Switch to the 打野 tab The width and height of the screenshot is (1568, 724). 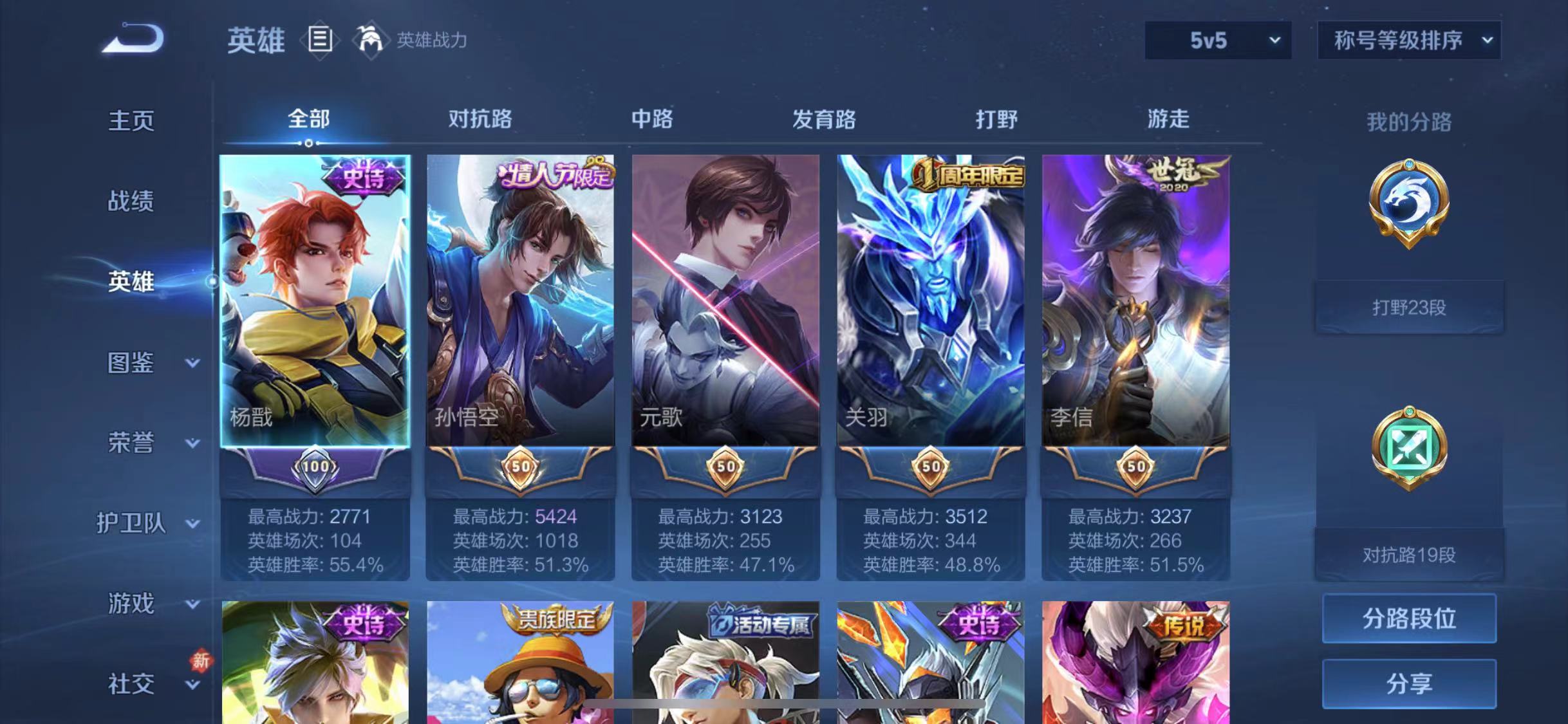(996, 120)
